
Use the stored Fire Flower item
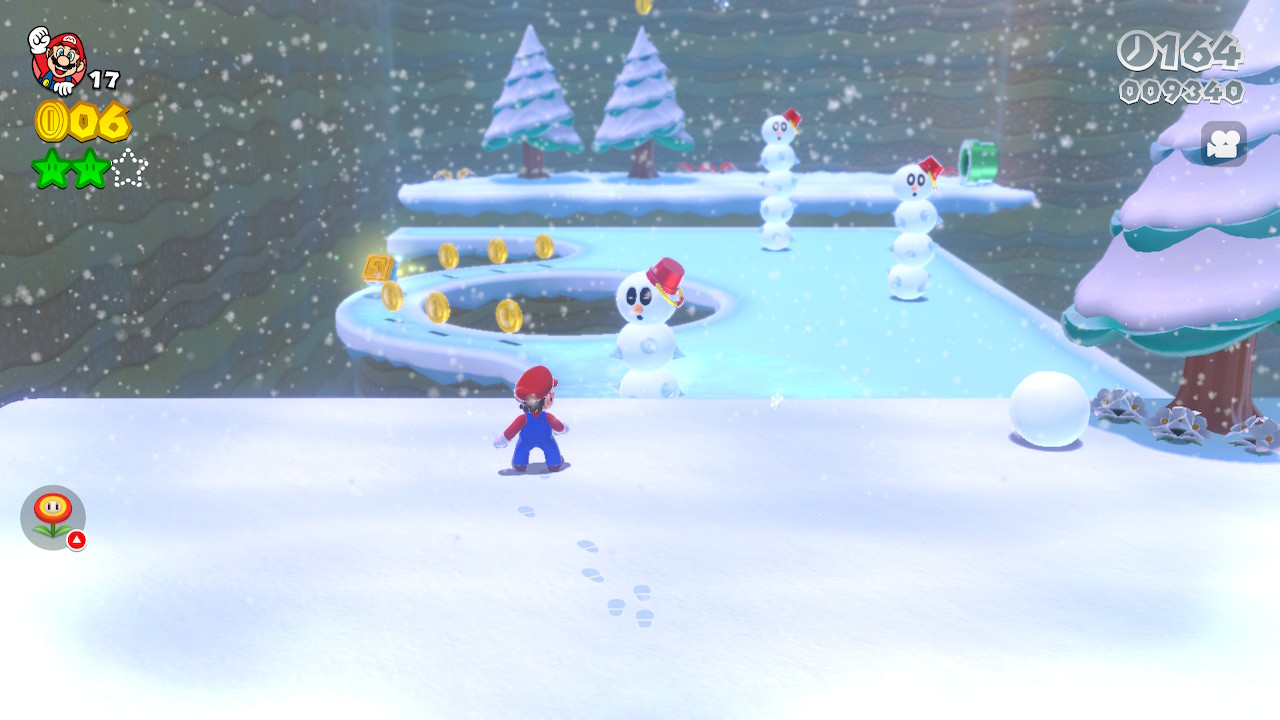[x=53, y=517]
